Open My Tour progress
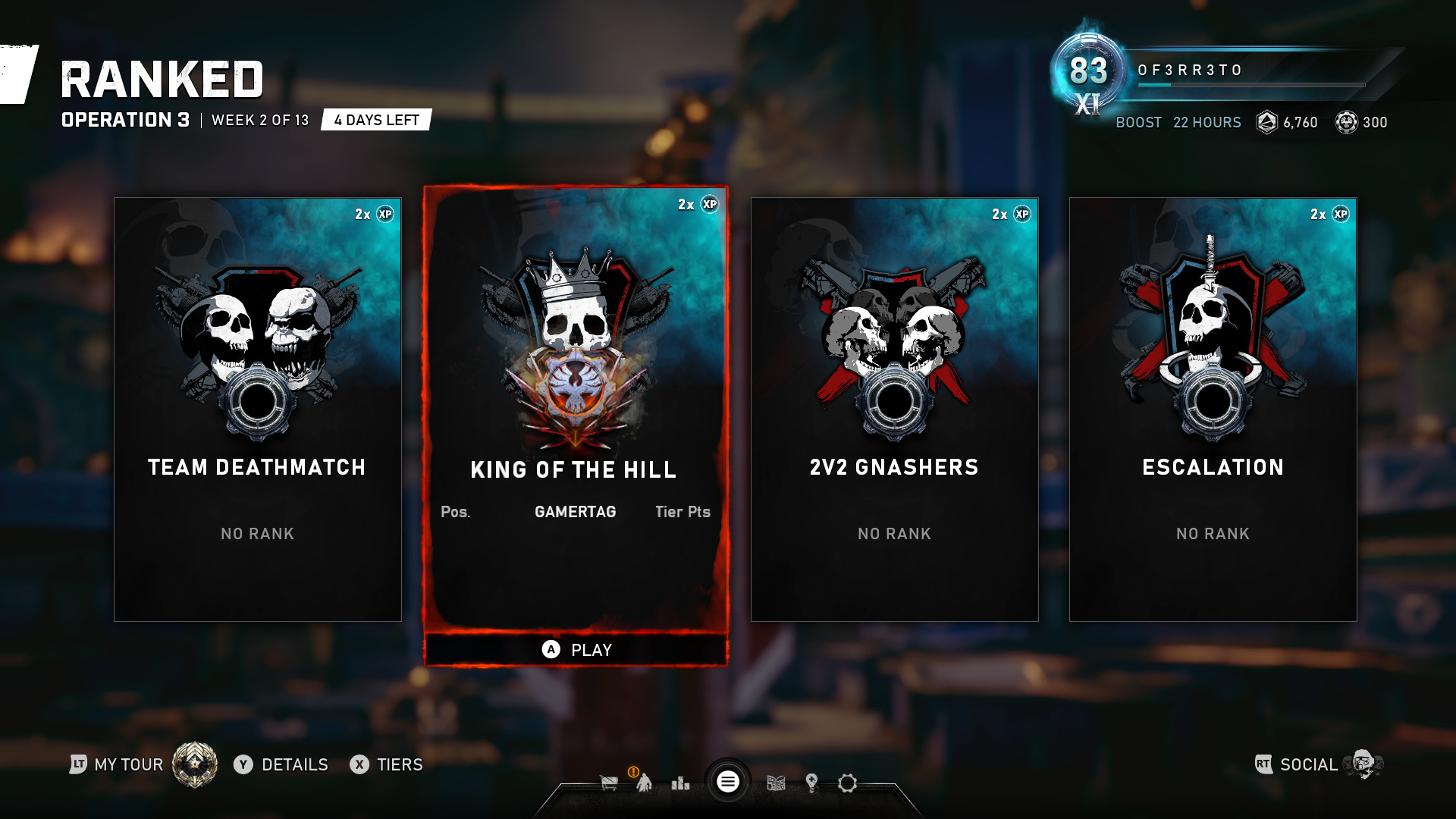This screenshot has width=1456, height=819. tap(129, 764)
